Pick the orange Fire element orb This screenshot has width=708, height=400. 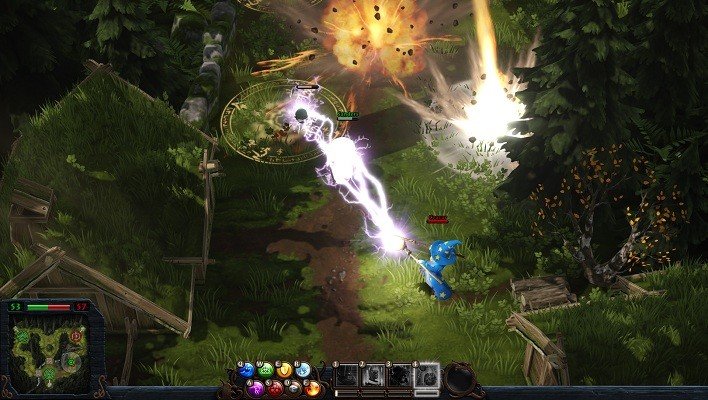click(x=313, y=387)
